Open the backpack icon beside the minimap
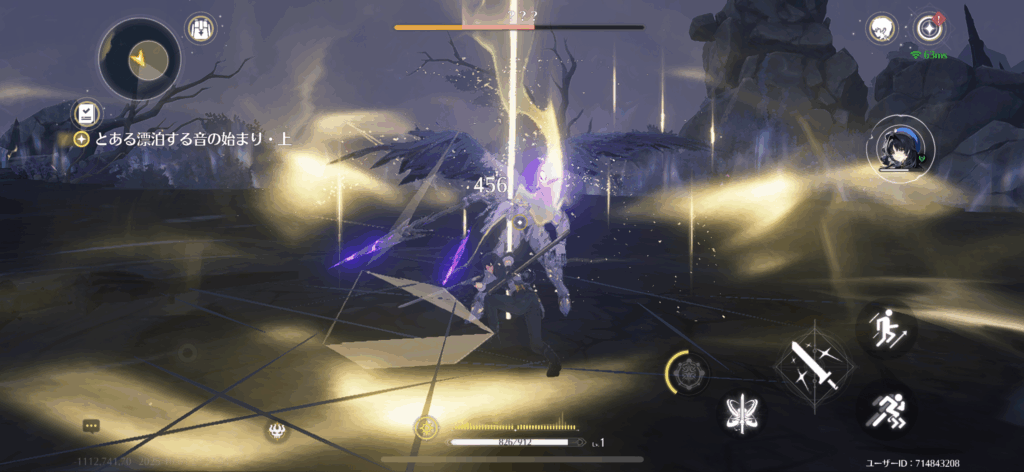This screenshot has height=472, width=1024. point(203,27)
